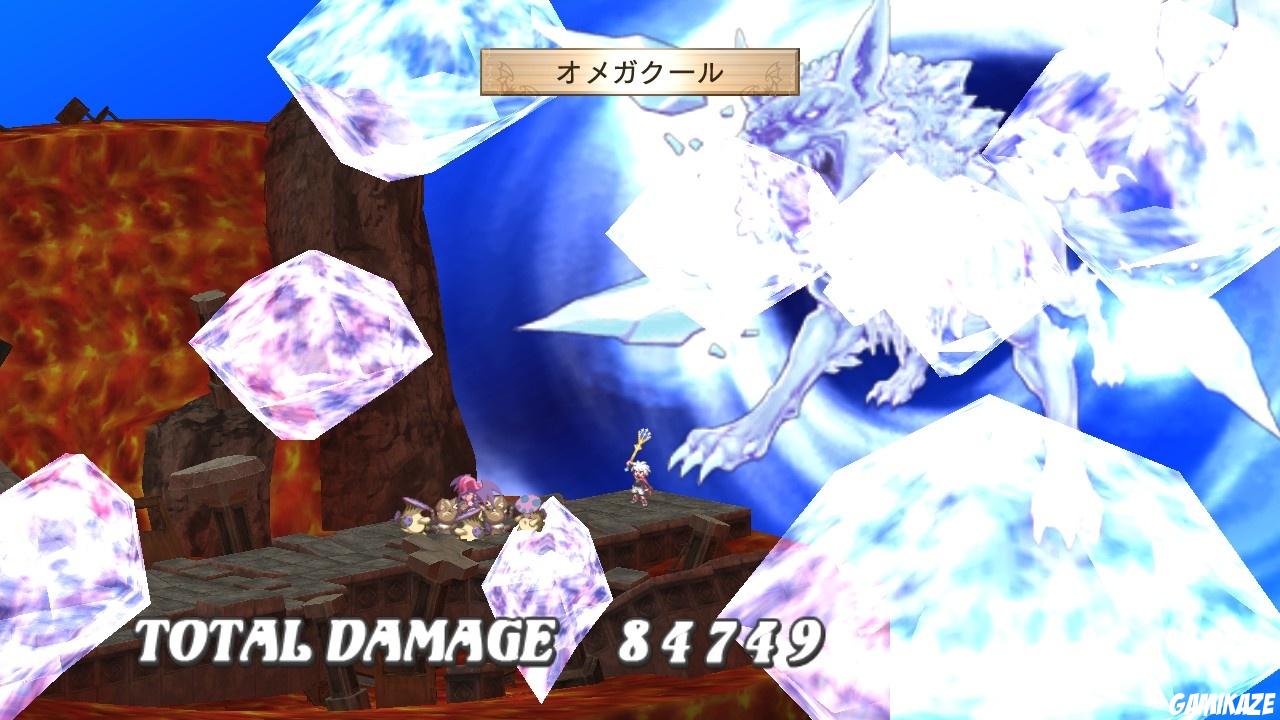
Task: Click the mushroom creature near the ice crystal
Action: click(528, 502)
